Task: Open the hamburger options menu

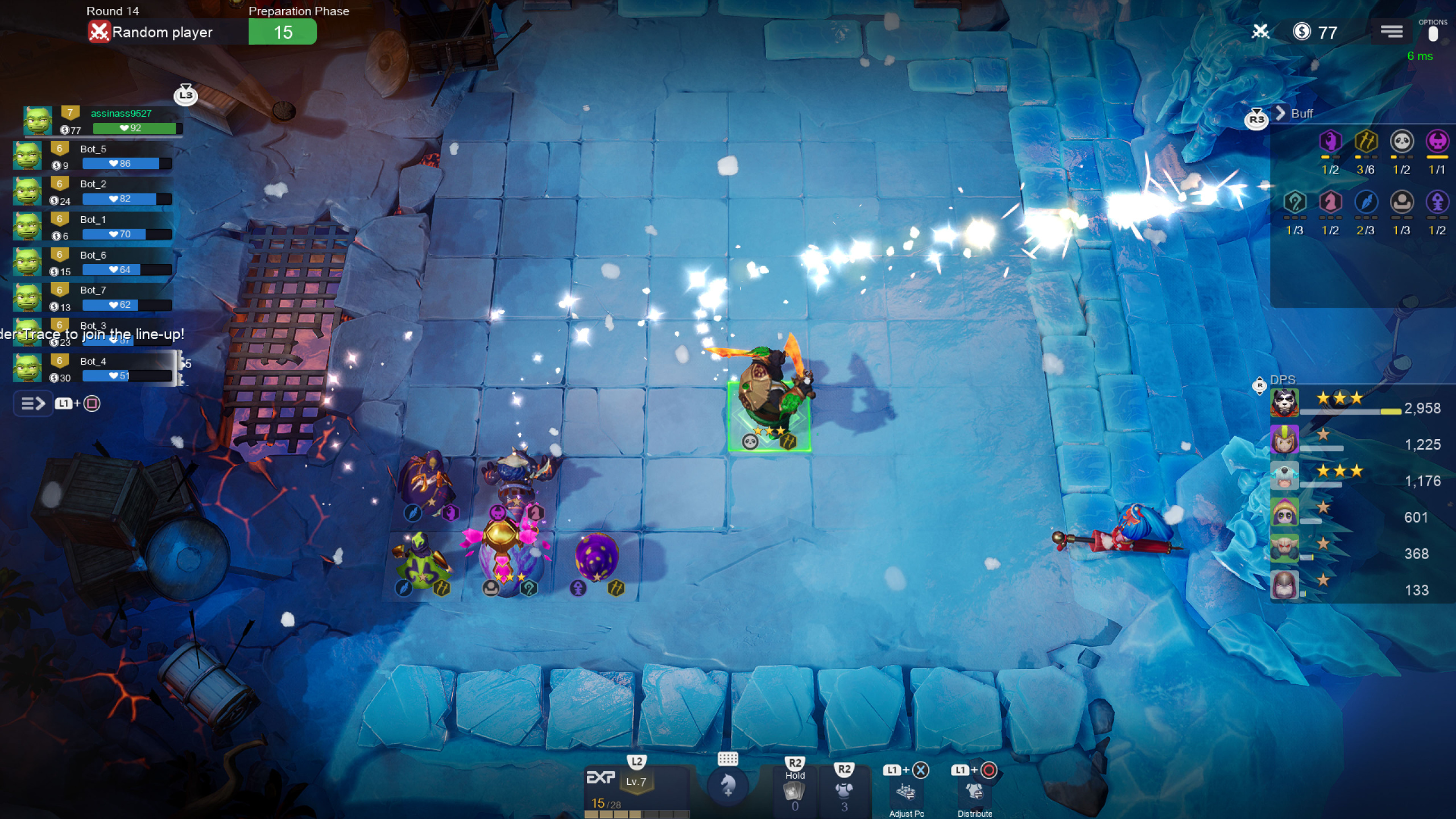Action: coord(1391,32)
